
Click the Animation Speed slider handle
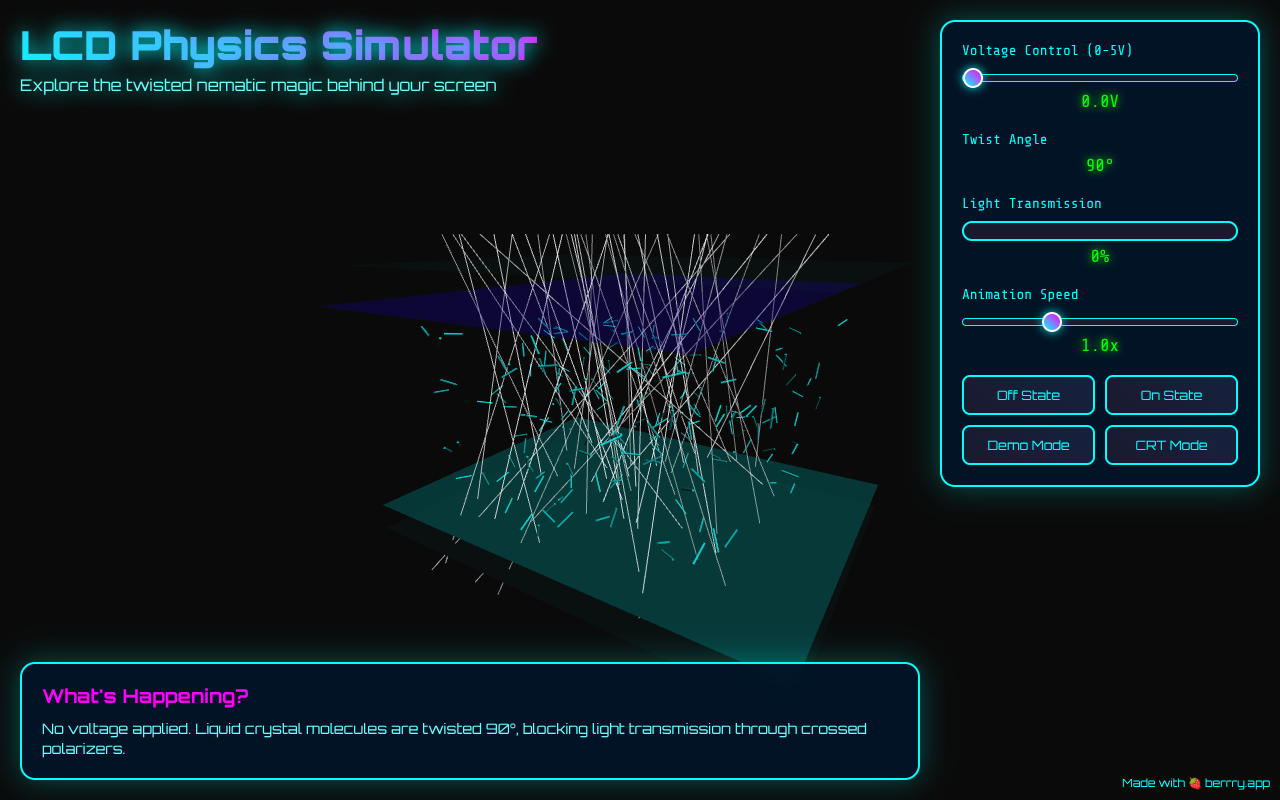point(1051,322)
